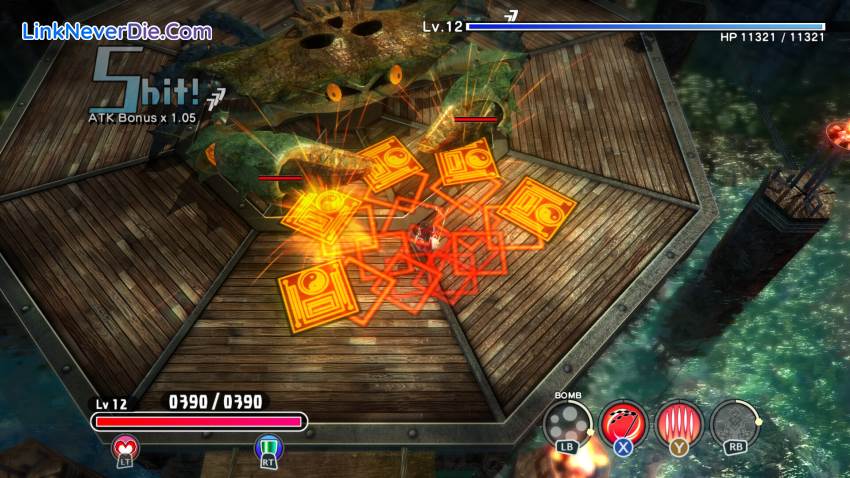Trigger the red needle spikes skill
This screenshot has height=478, width=850.
[x=678, y=422]
